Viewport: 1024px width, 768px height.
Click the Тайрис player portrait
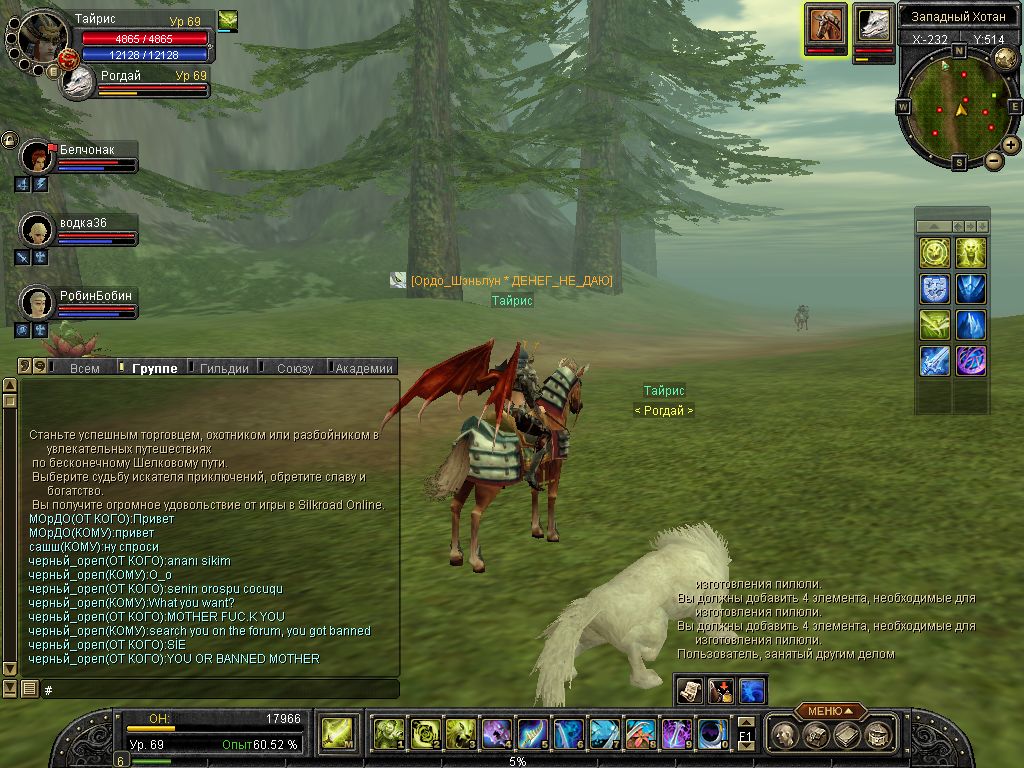point(40,38)
